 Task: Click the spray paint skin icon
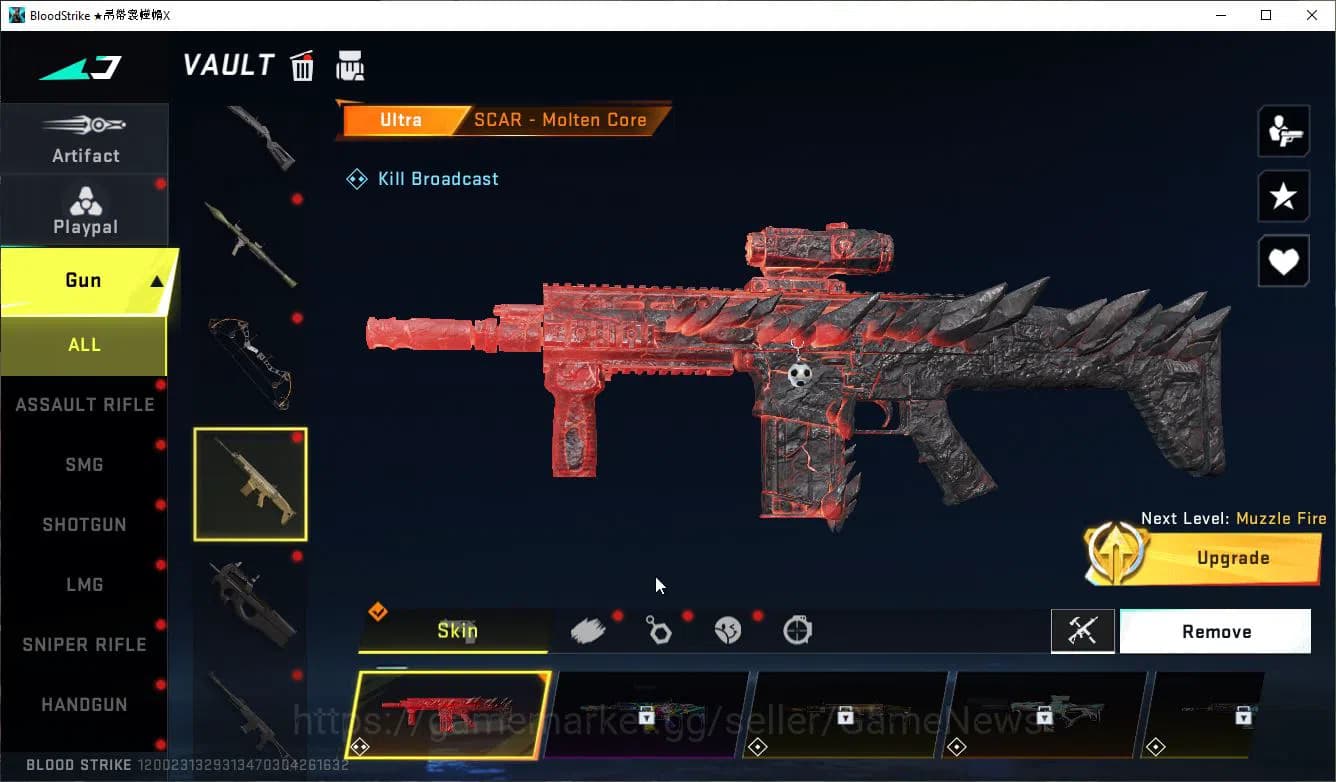(588, 630)
